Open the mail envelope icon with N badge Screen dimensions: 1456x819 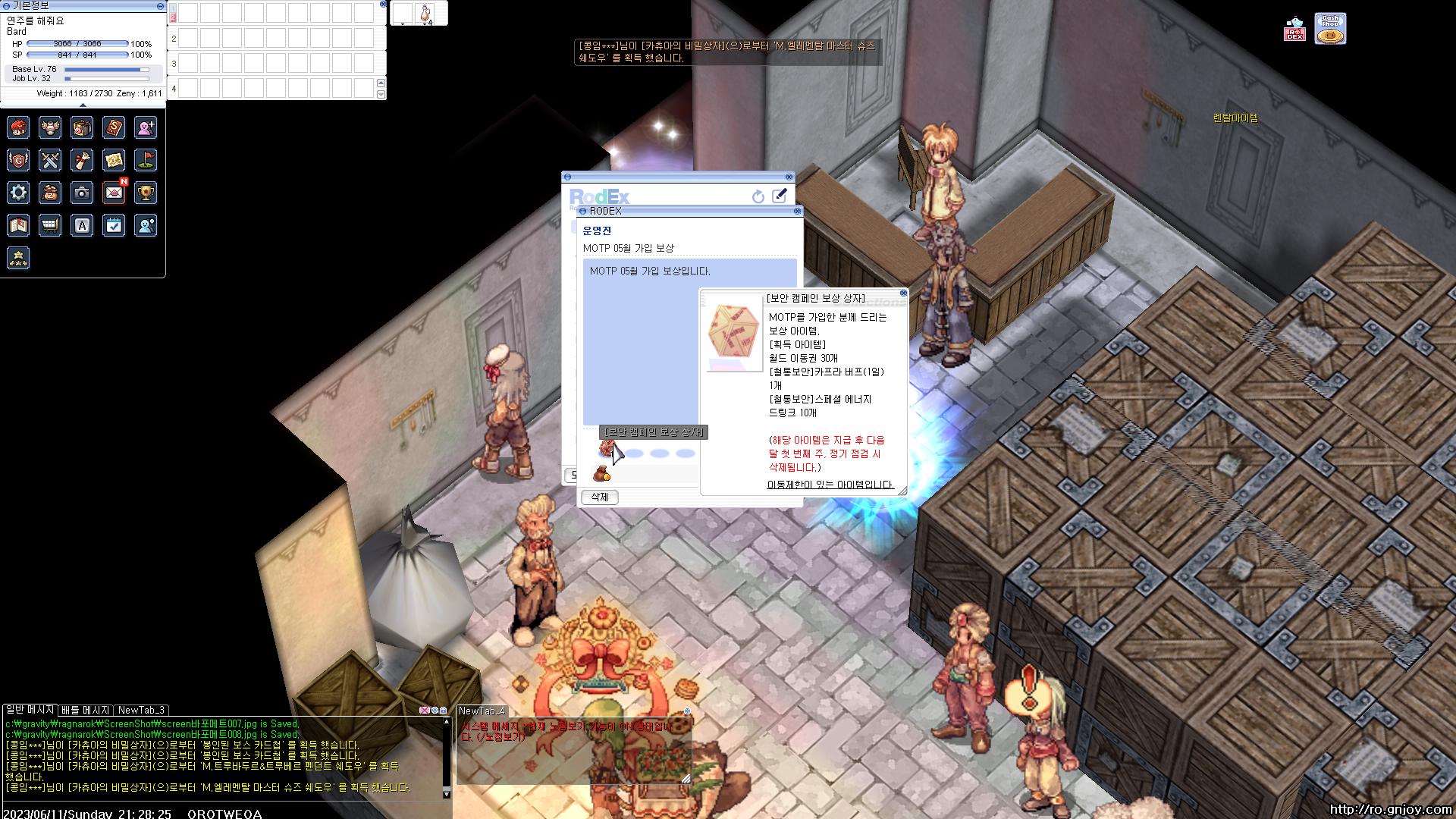pos(114,193)
